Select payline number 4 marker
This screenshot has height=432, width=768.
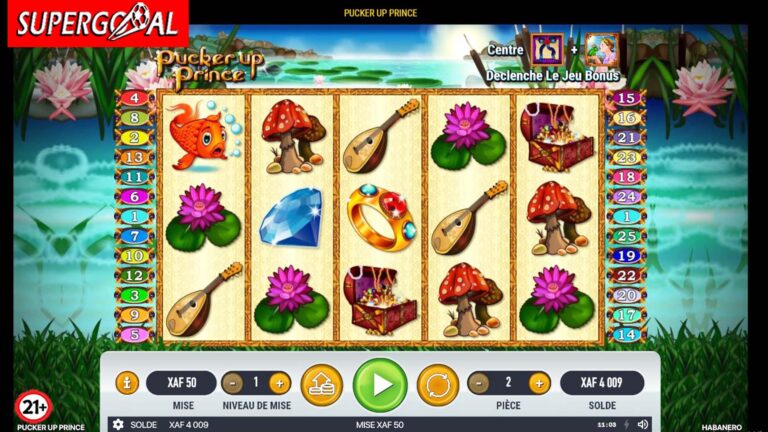coord(134,98)
